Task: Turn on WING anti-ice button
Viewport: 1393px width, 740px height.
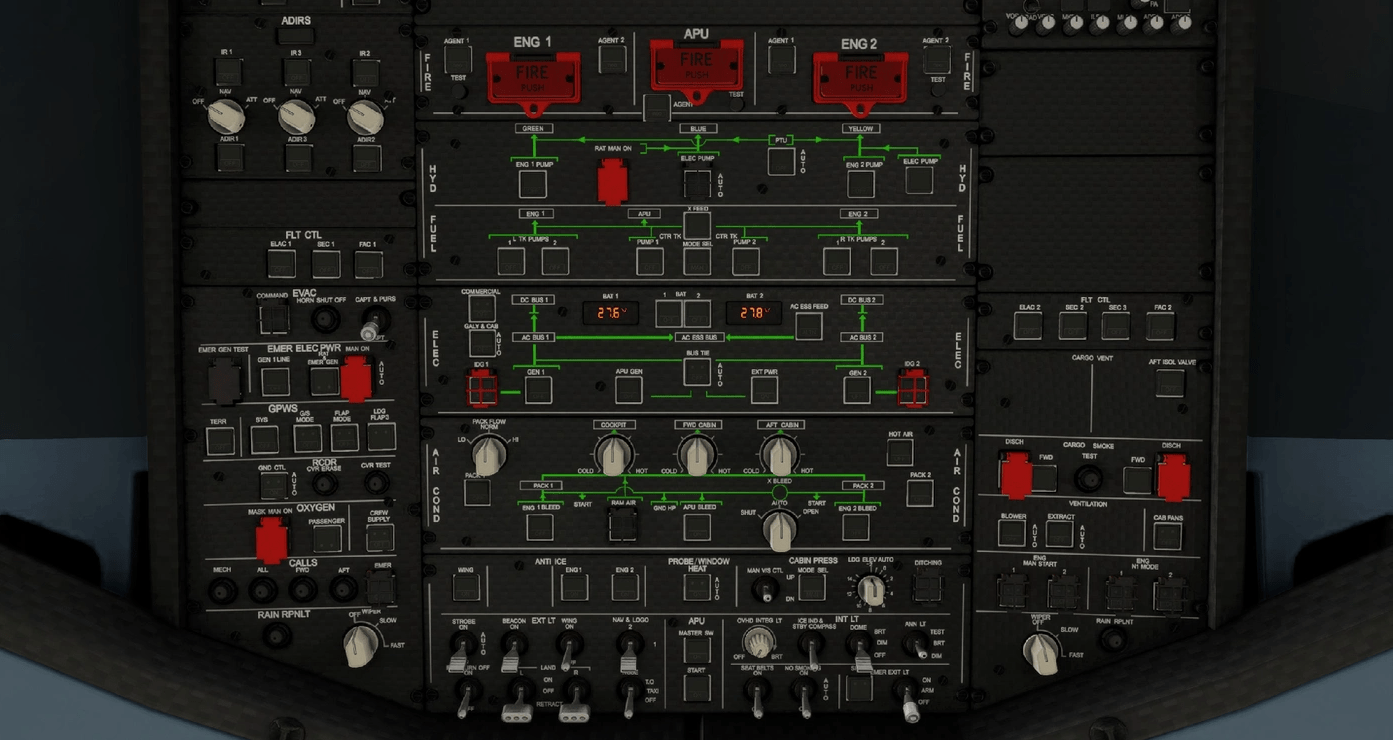Action: pos(466,588)
